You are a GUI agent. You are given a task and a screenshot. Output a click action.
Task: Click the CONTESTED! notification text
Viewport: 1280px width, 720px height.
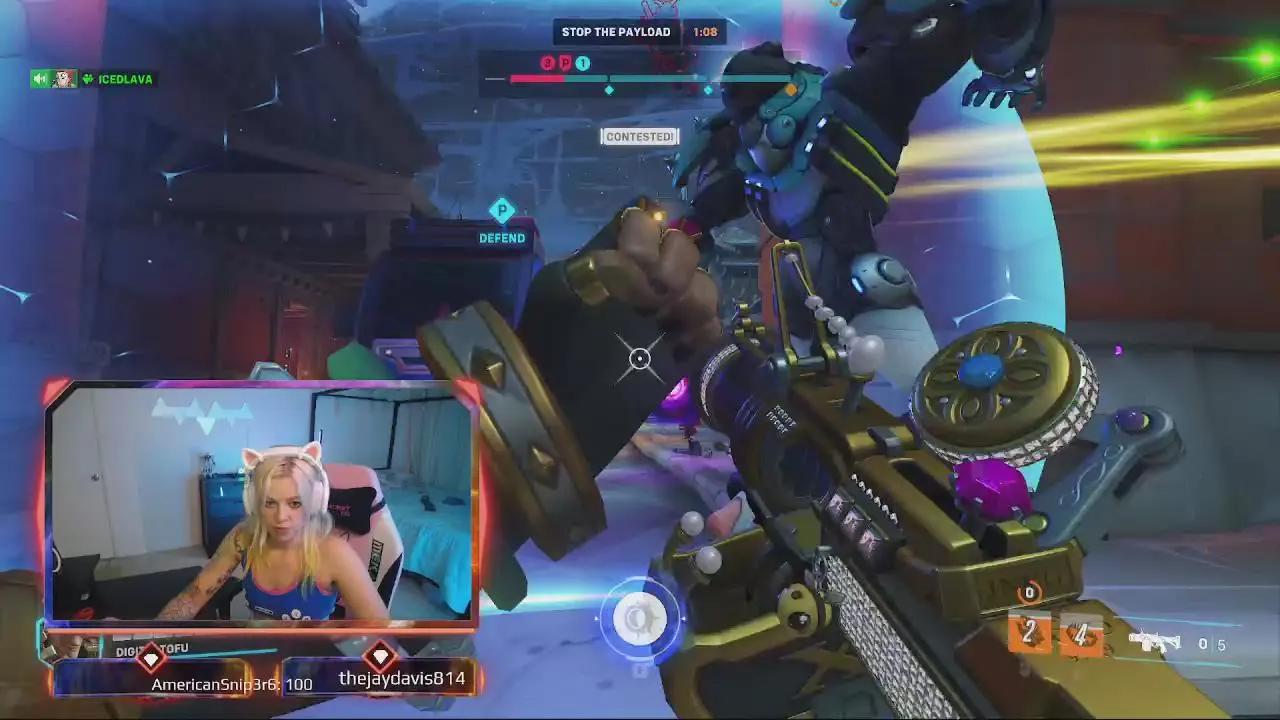point(639,136)
